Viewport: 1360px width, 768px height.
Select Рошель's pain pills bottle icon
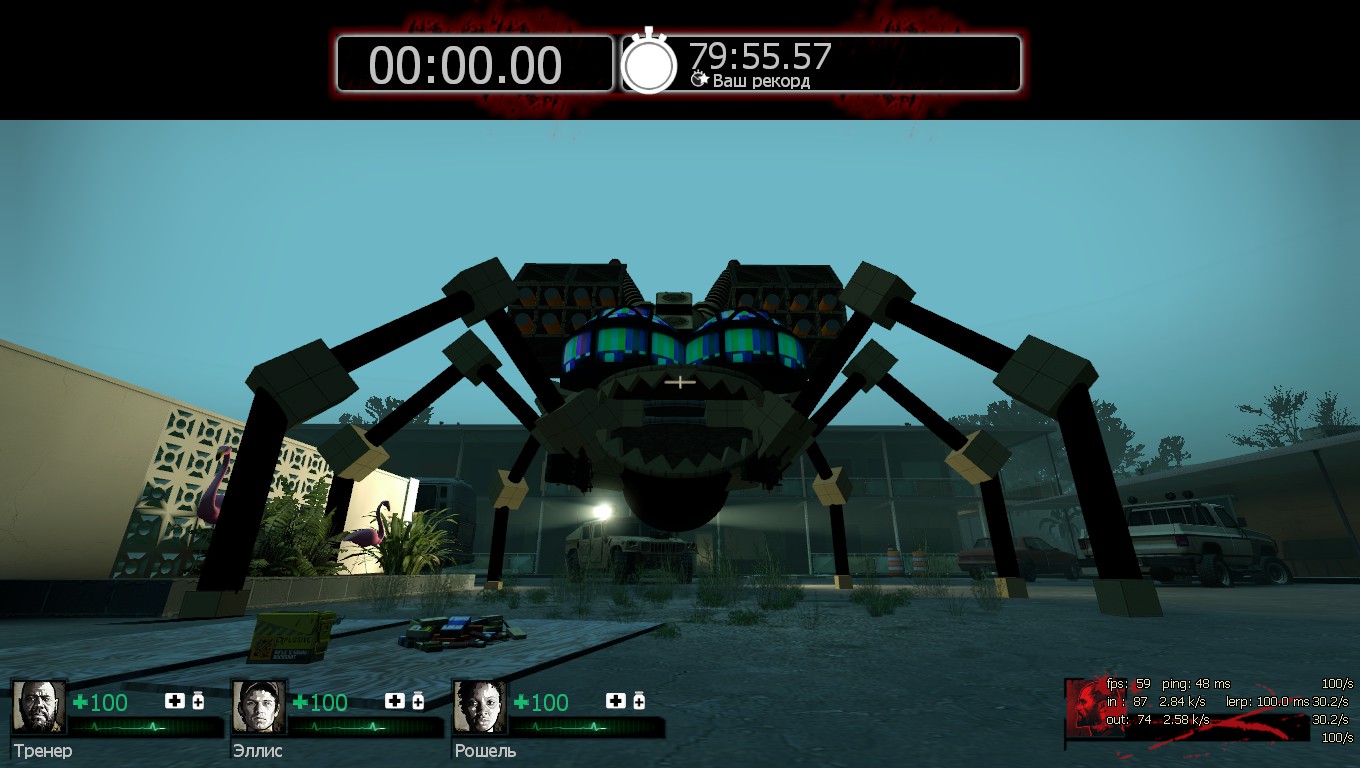point(639,701)
